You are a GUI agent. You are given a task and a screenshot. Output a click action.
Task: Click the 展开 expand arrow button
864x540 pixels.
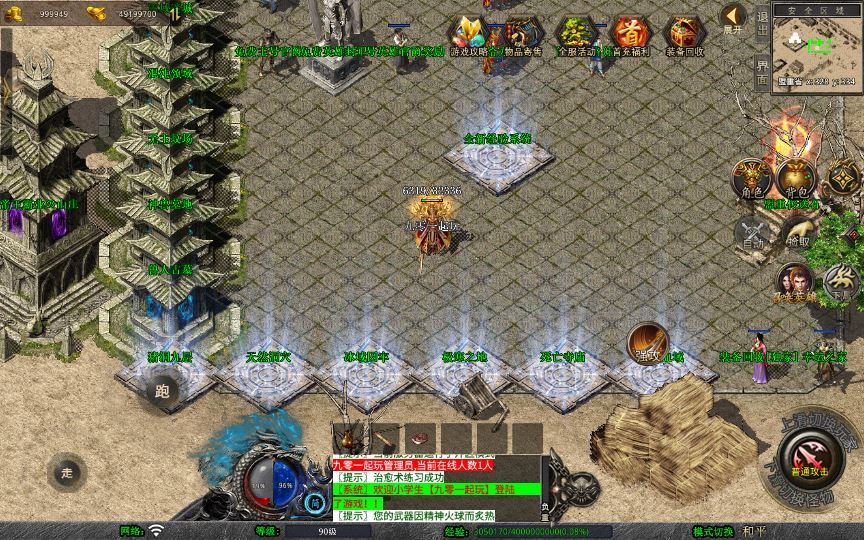[733, 16]
